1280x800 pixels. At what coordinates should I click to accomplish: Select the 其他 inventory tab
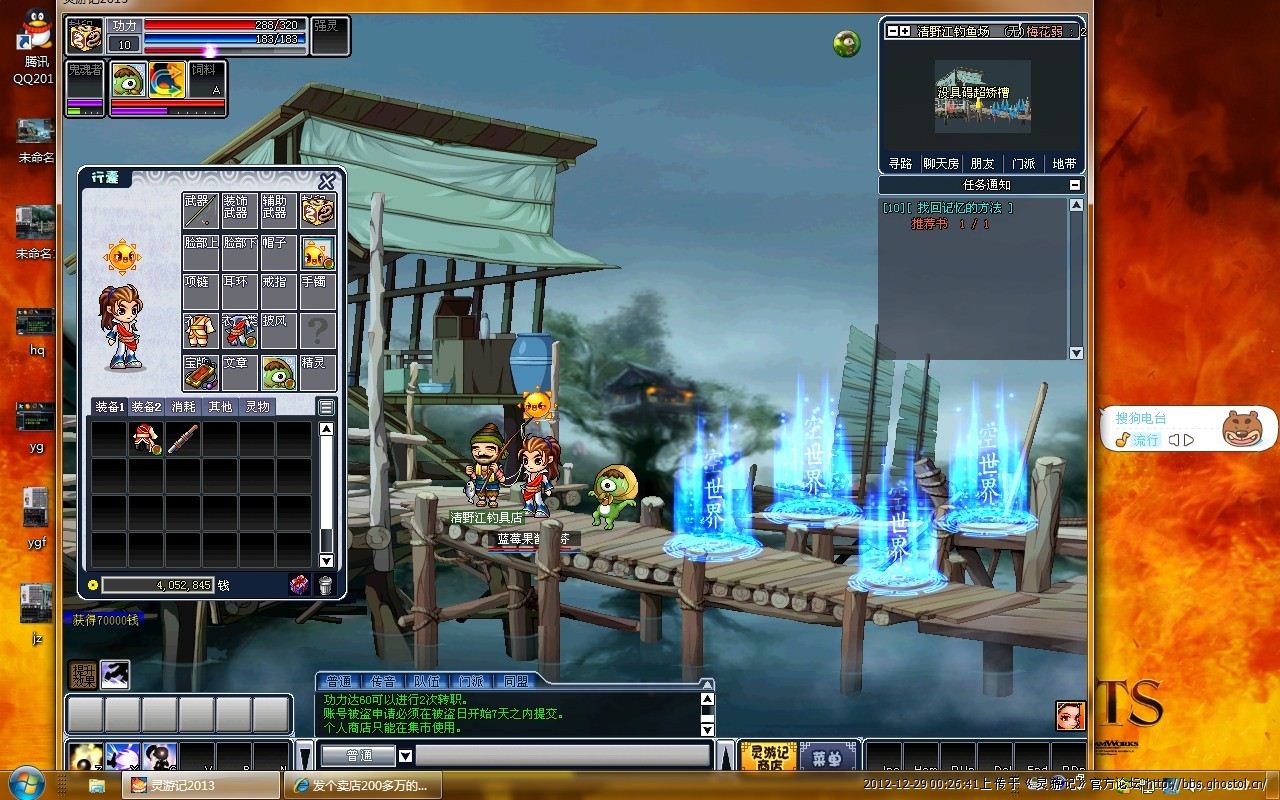pyautogui.click(x=220, y=407)
